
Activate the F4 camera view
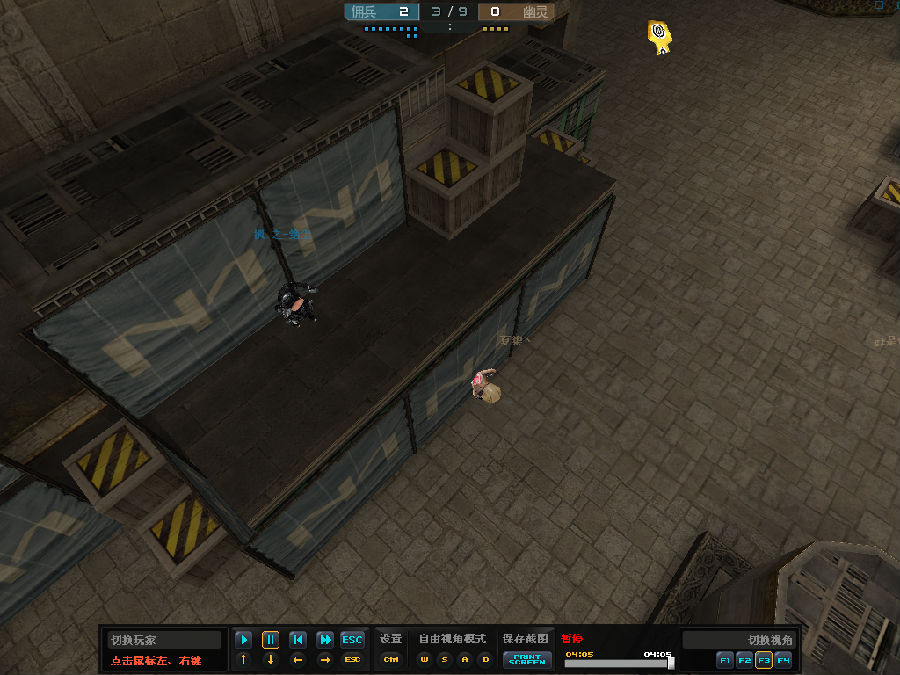tap(783, 660)
